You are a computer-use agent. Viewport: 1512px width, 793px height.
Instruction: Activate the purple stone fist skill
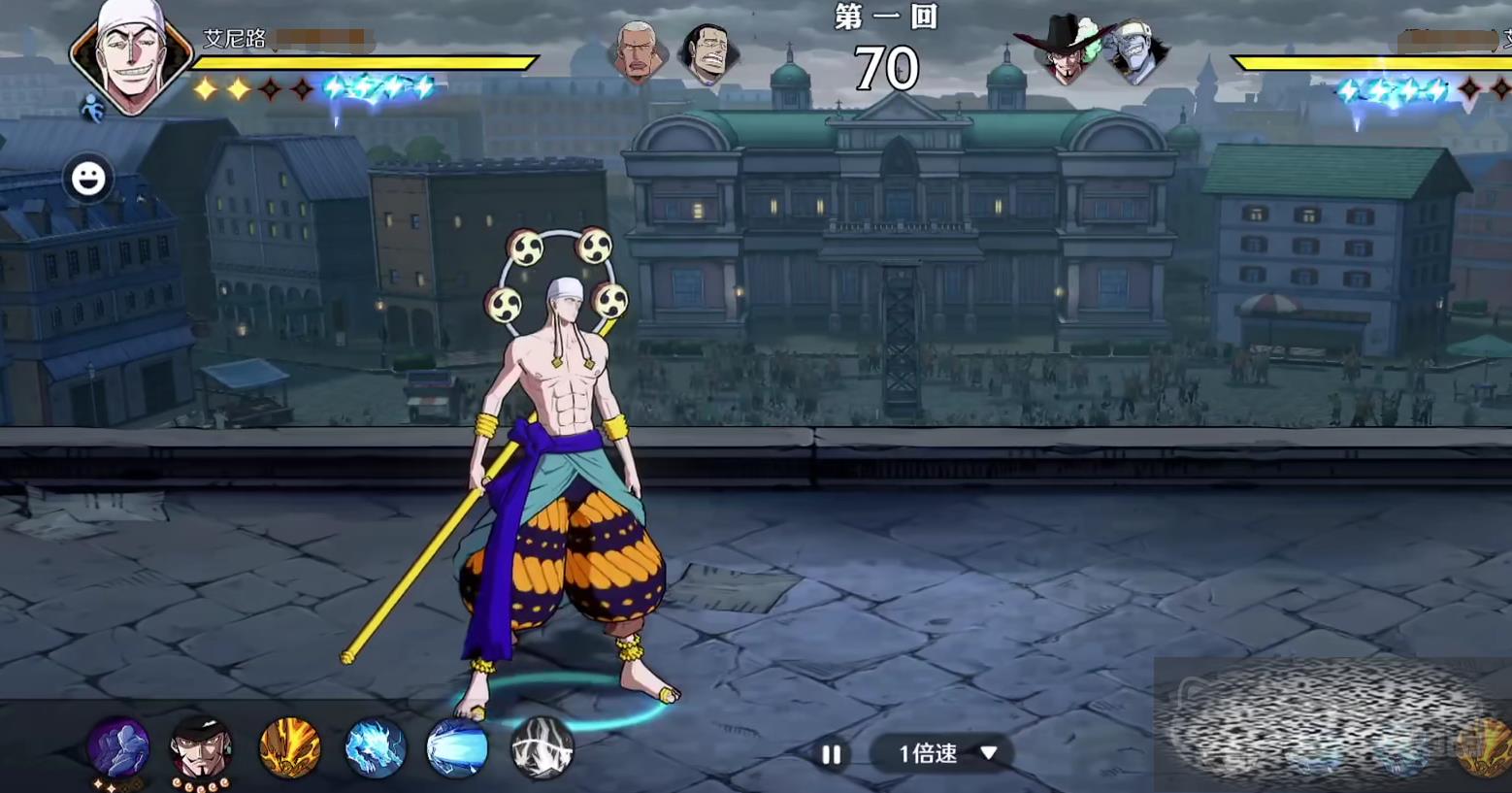[118, 748]
